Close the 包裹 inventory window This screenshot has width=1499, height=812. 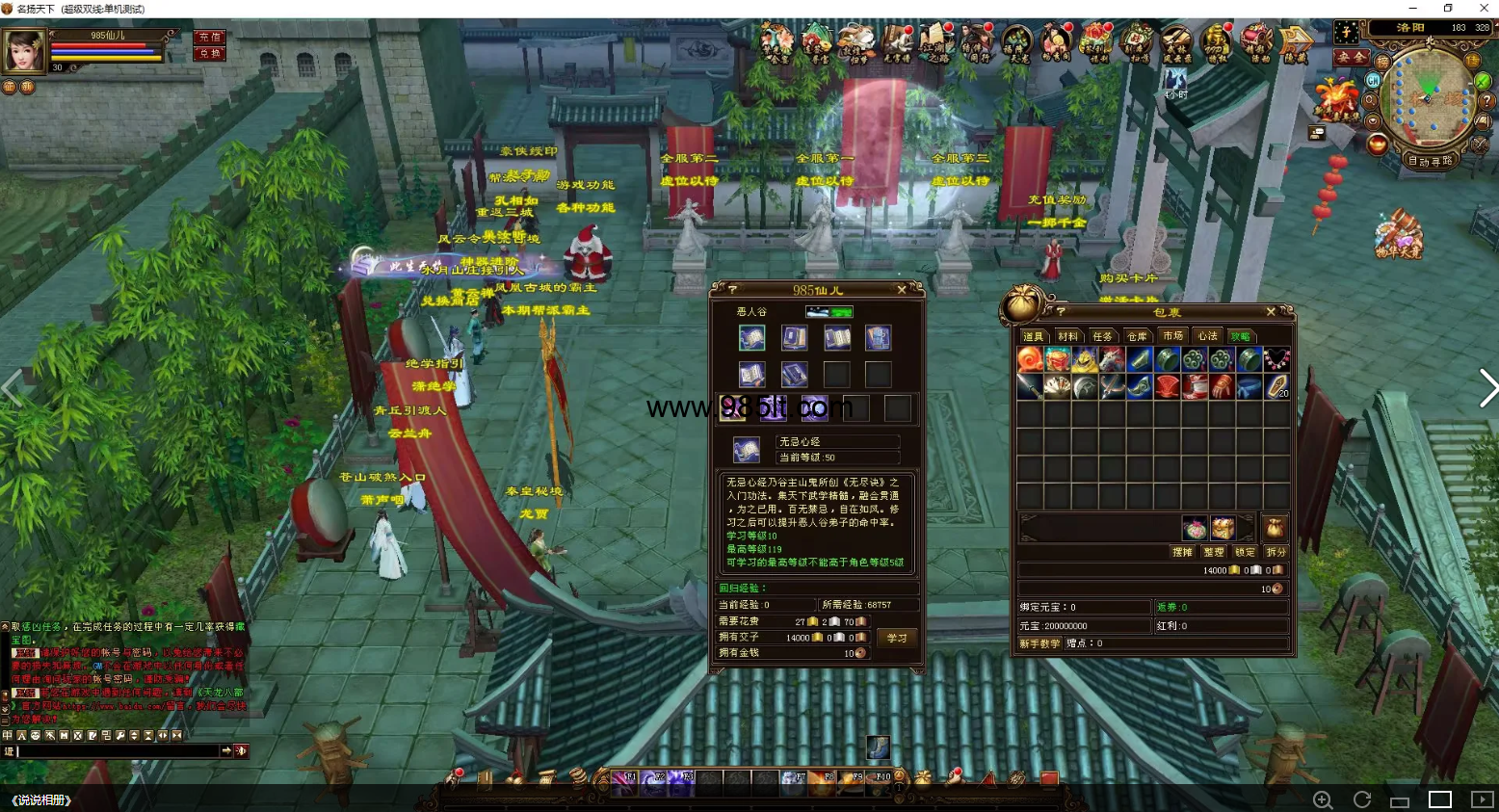[x=1271, y=312]
